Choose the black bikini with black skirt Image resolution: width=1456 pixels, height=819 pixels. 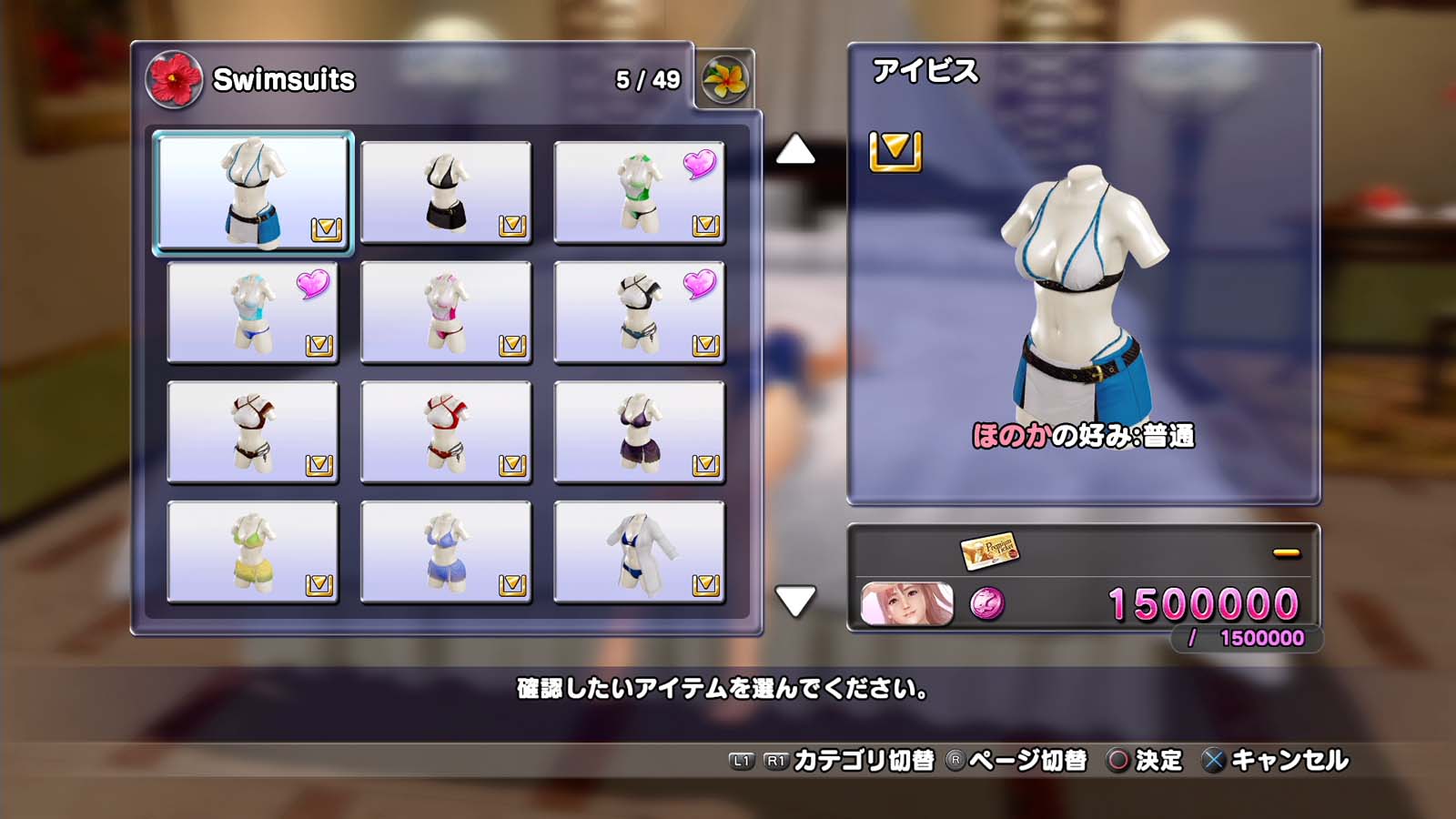point(446,192)
